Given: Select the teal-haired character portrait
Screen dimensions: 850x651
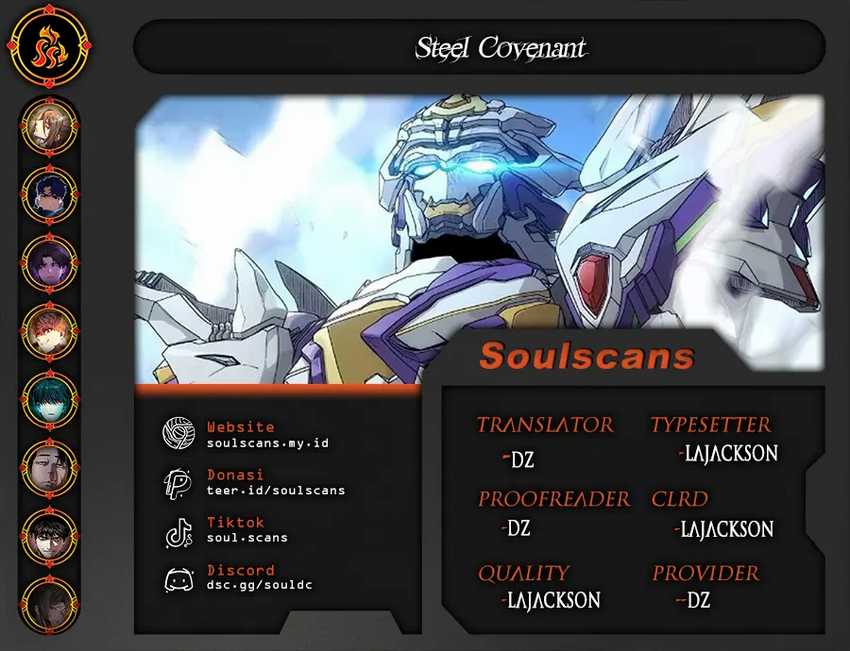Looking at the screenshot, I should coord(49,399).
